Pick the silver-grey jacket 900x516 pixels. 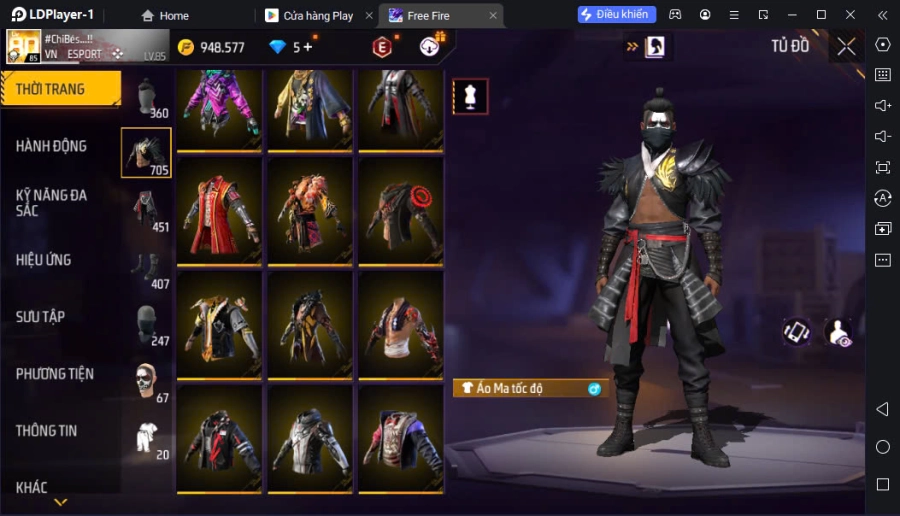pos(310,438)
